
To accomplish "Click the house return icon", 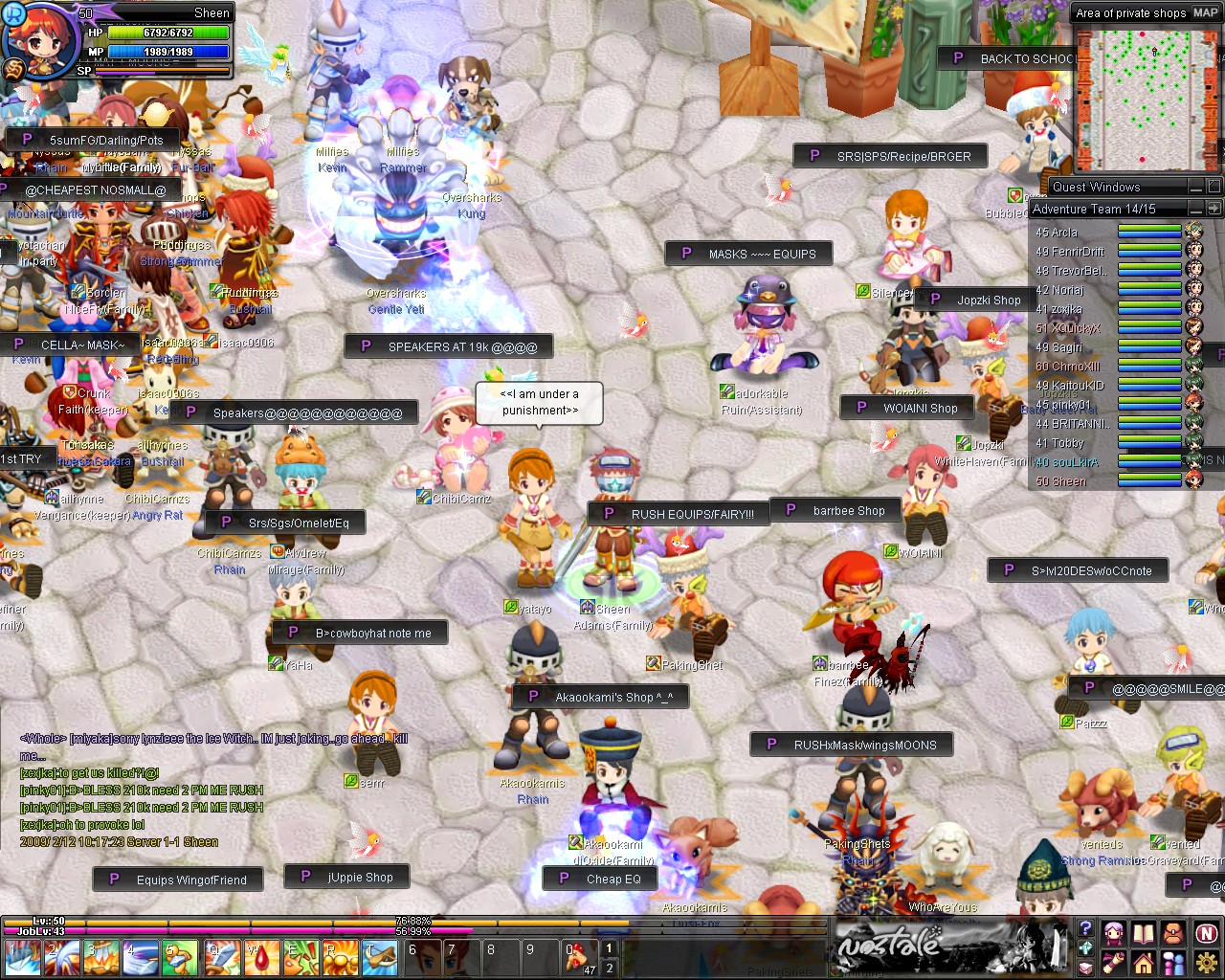I will click(x=1144, y=964).
